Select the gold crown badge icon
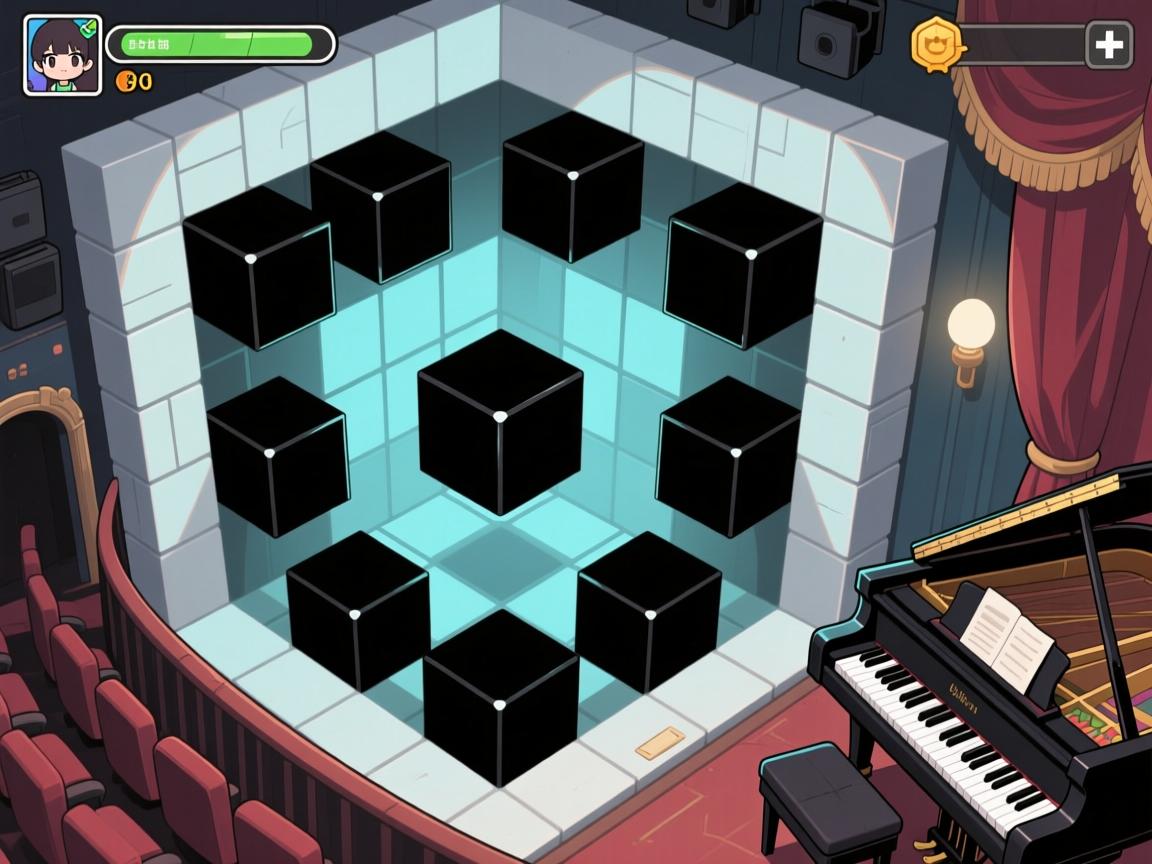 [x=937, y=43]
